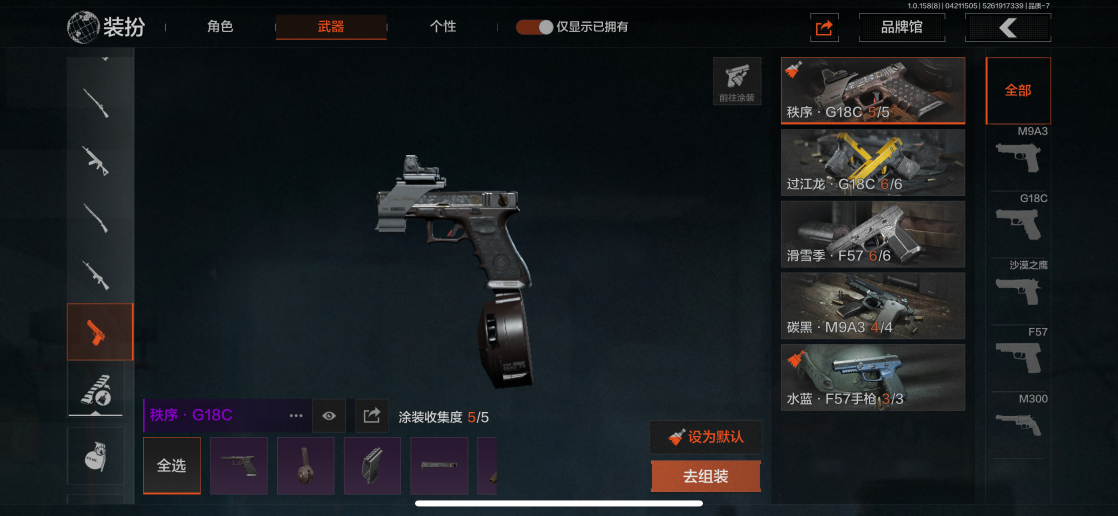
Task: Toggle the eye preview icon
Action: pyautogui.click(x=329, y=415)
